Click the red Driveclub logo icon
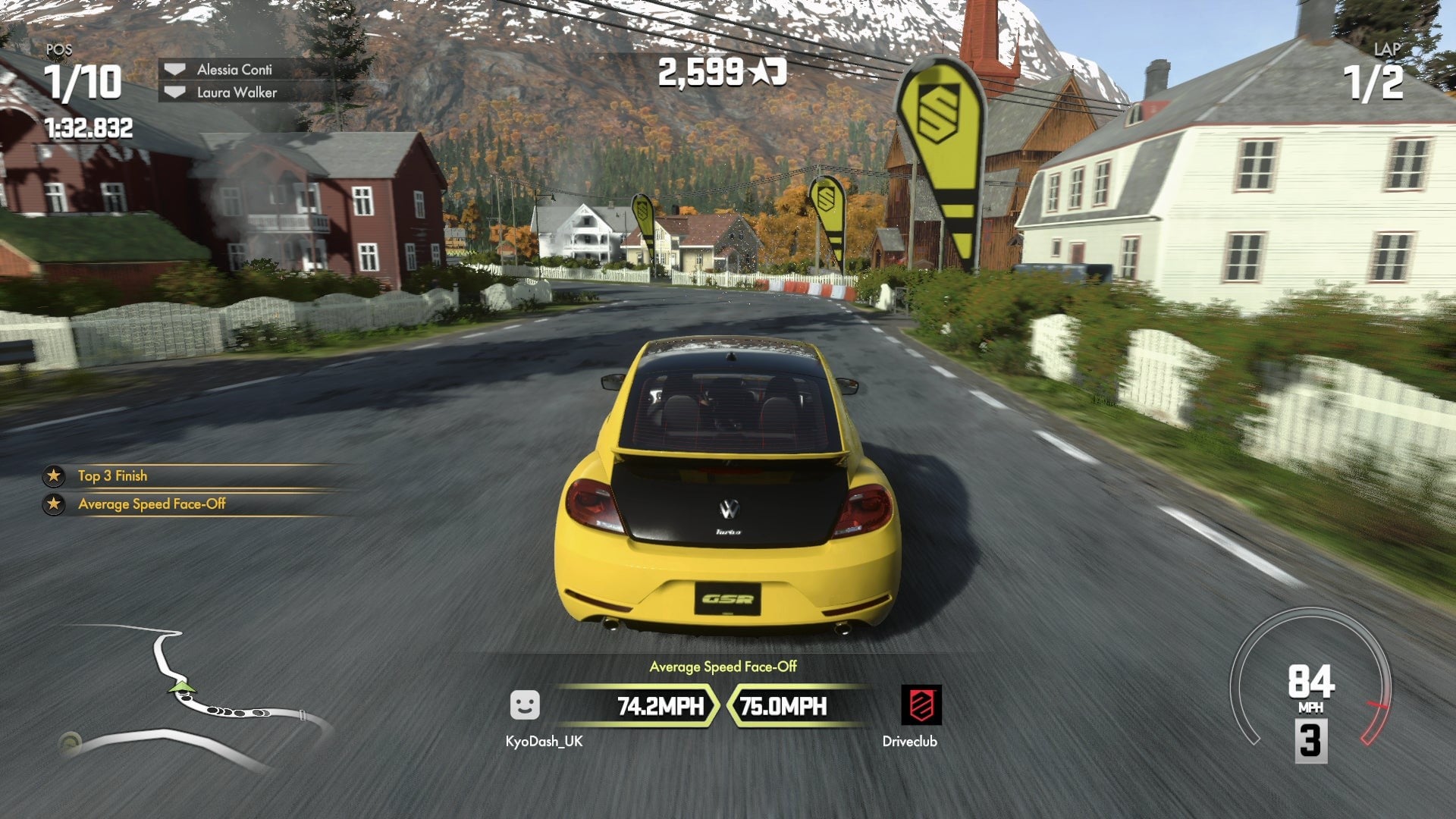The height and width of the screenshot is (819, 1456). pyautogui.click(x=921, y=705)
